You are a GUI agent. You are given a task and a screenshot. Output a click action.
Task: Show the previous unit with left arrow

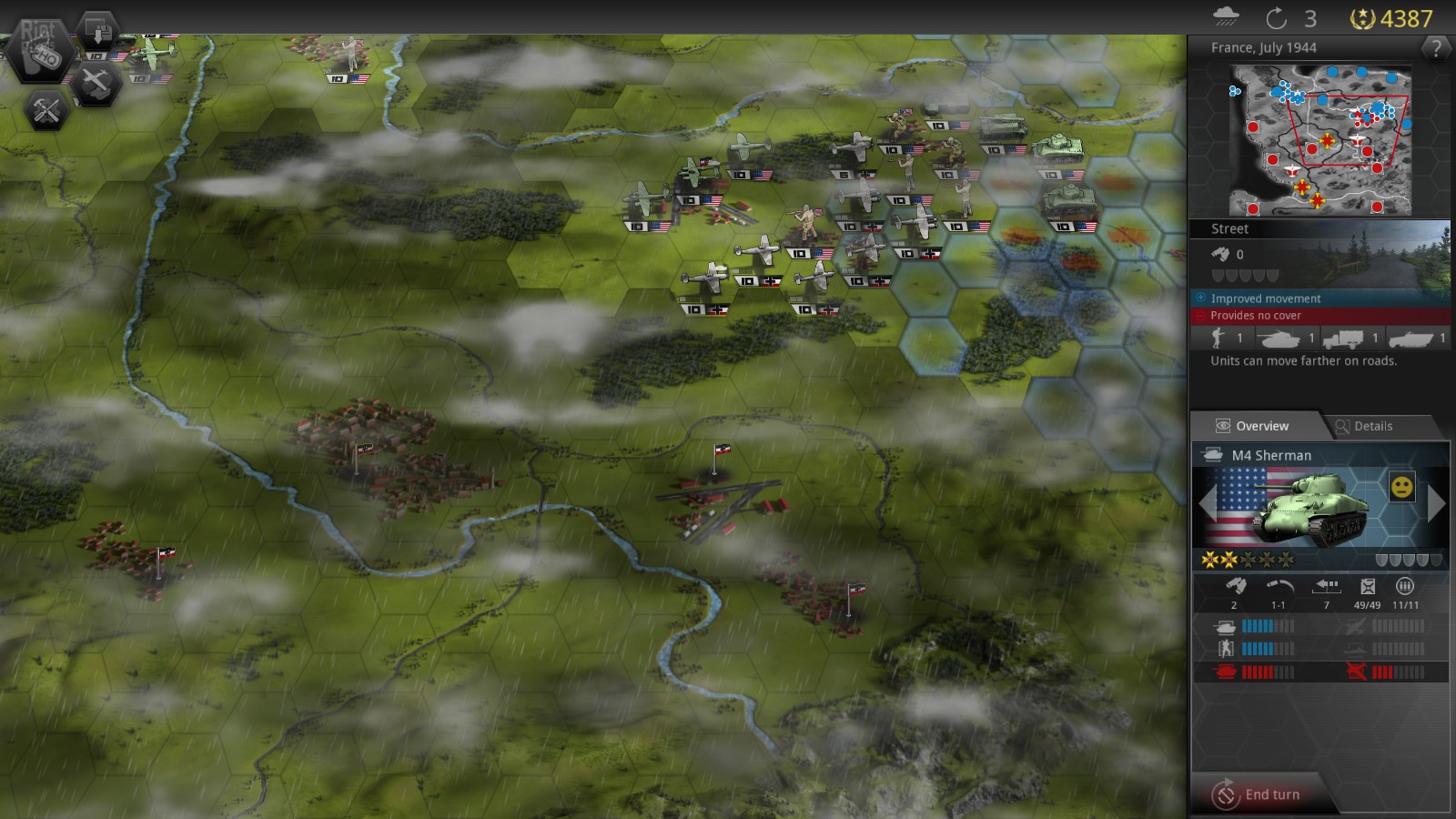tap(1207, 503)
